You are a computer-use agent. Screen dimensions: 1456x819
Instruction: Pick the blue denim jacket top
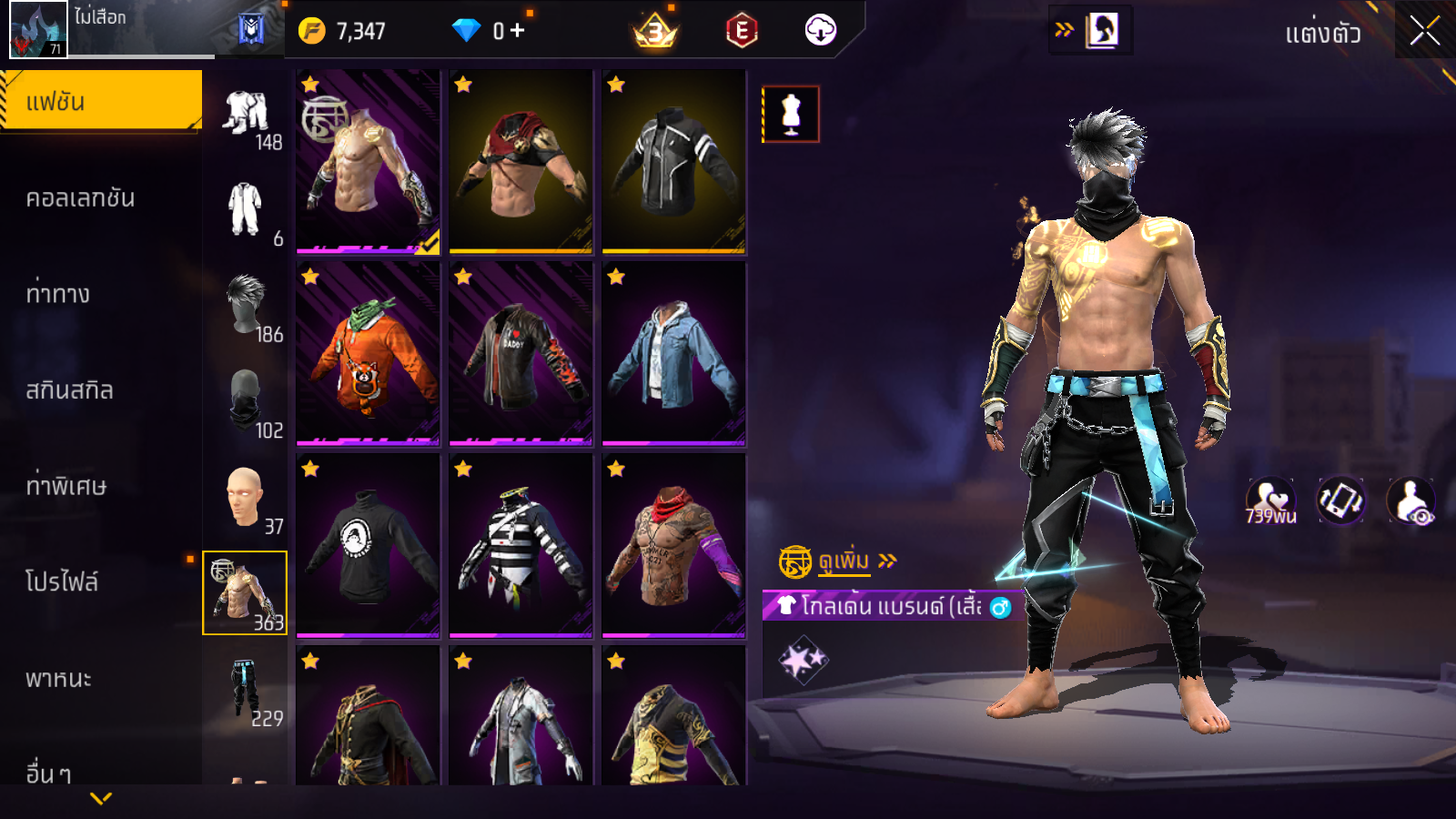pyautogui.click(x=673, y=353)
